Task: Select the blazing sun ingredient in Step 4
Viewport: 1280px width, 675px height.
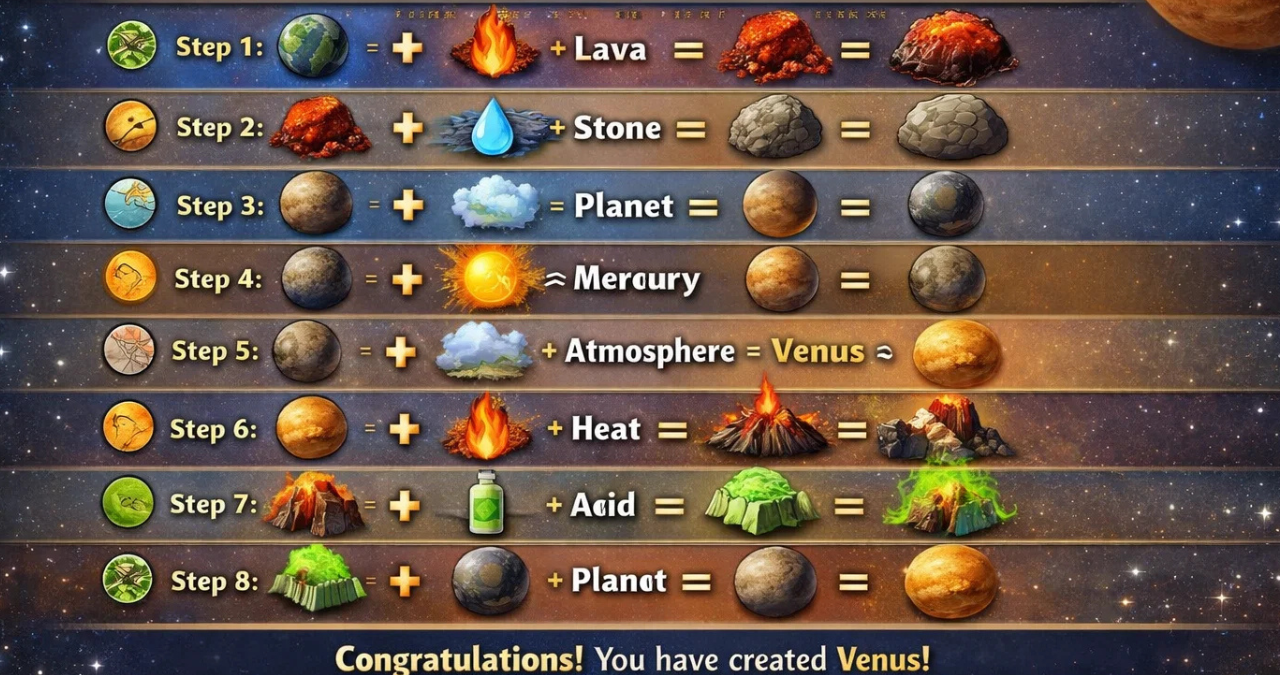Action: coord(490,277)
